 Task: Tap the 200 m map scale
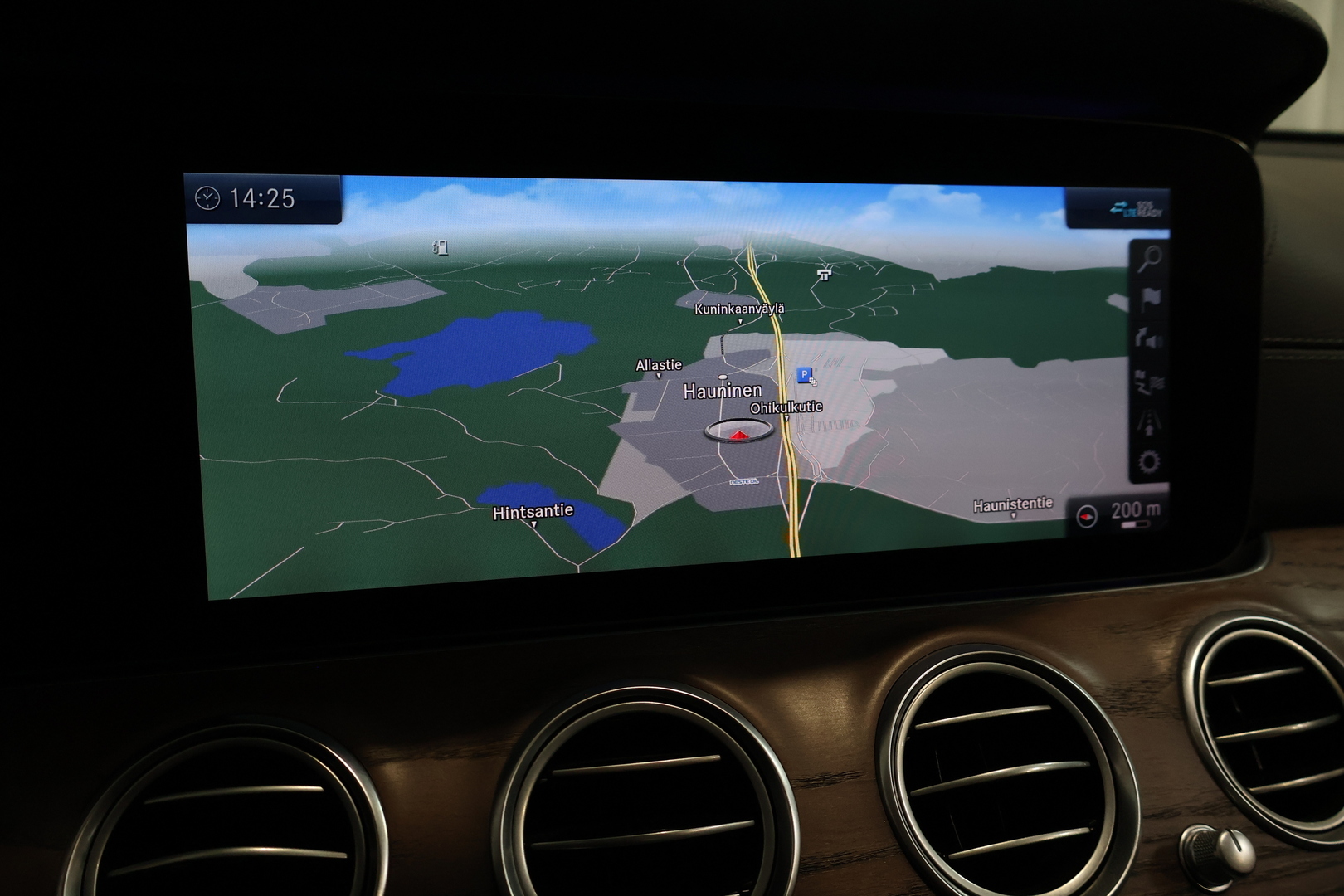point(1135,513)
